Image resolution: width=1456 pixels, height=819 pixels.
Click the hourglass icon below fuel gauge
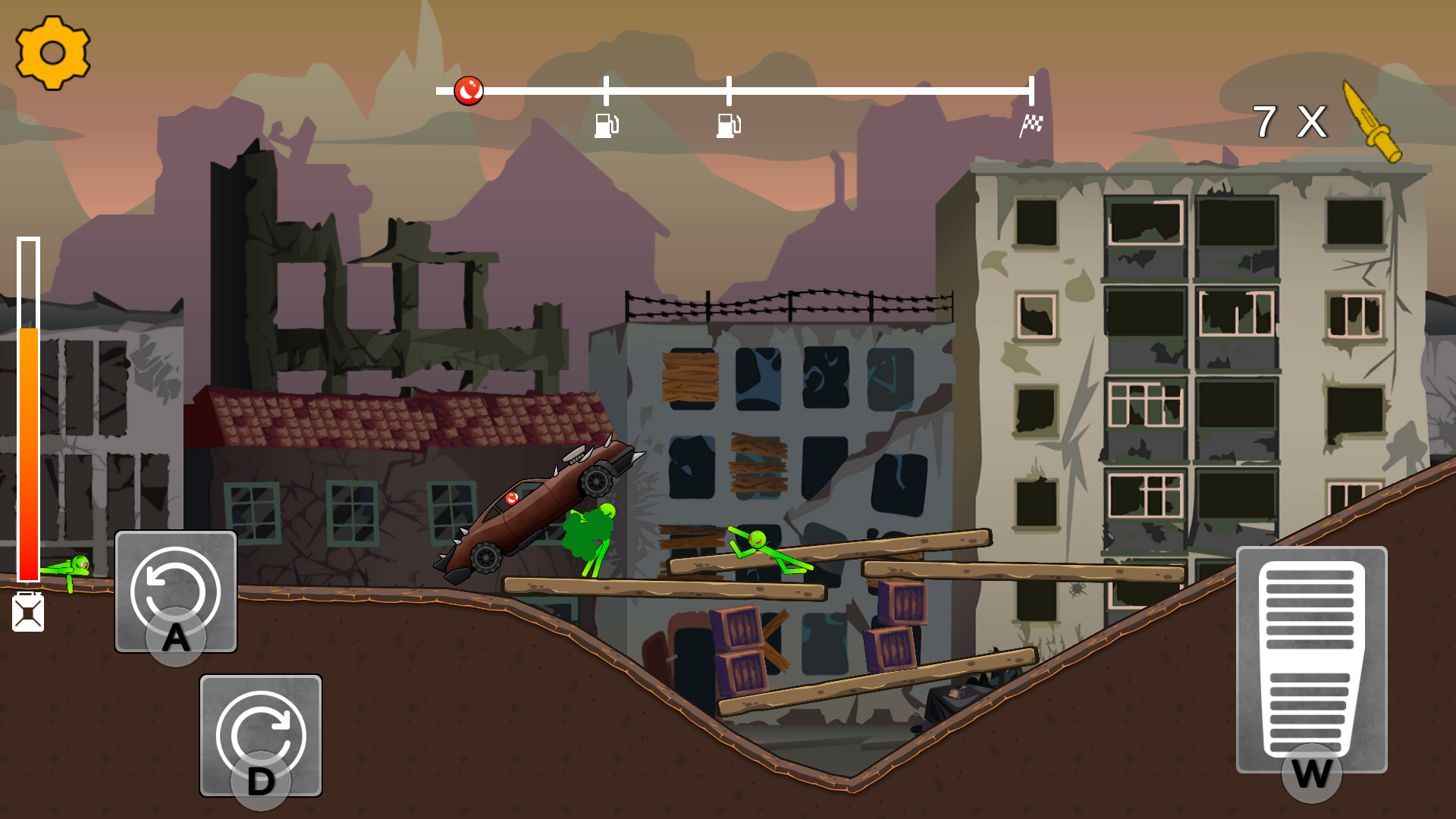tap(29, 611)
